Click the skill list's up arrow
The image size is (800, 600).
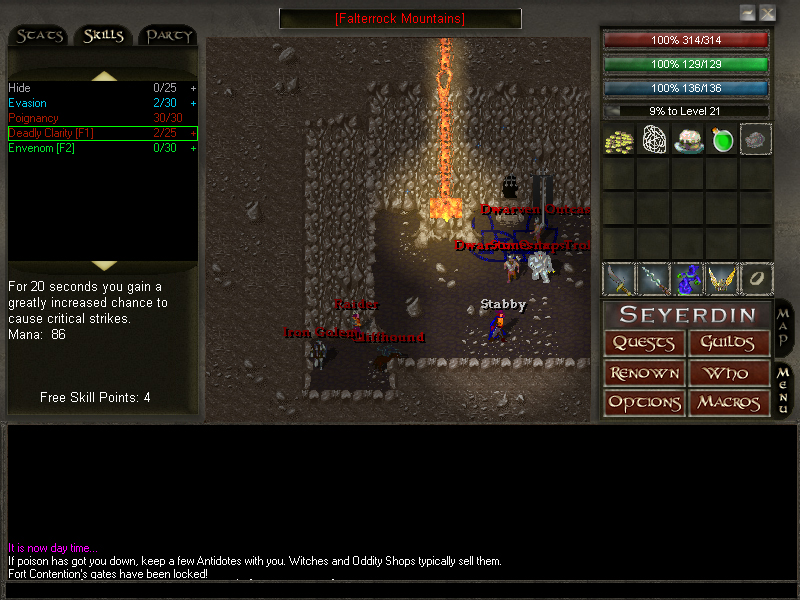pos(104,76)
